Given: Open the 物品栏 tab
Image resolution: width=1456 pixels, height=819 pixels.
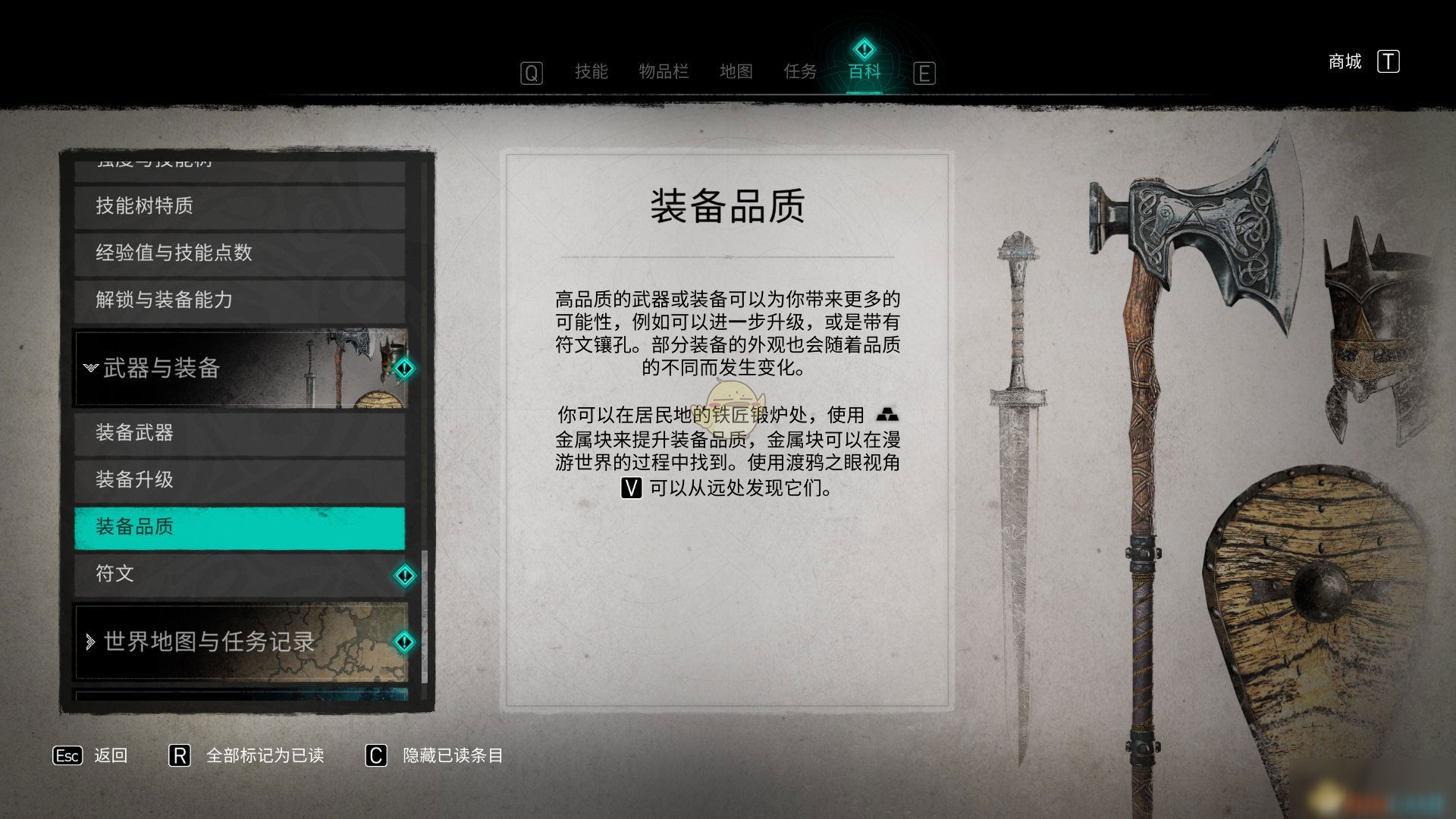Looking at the screenshot, I should pos(664,72).
